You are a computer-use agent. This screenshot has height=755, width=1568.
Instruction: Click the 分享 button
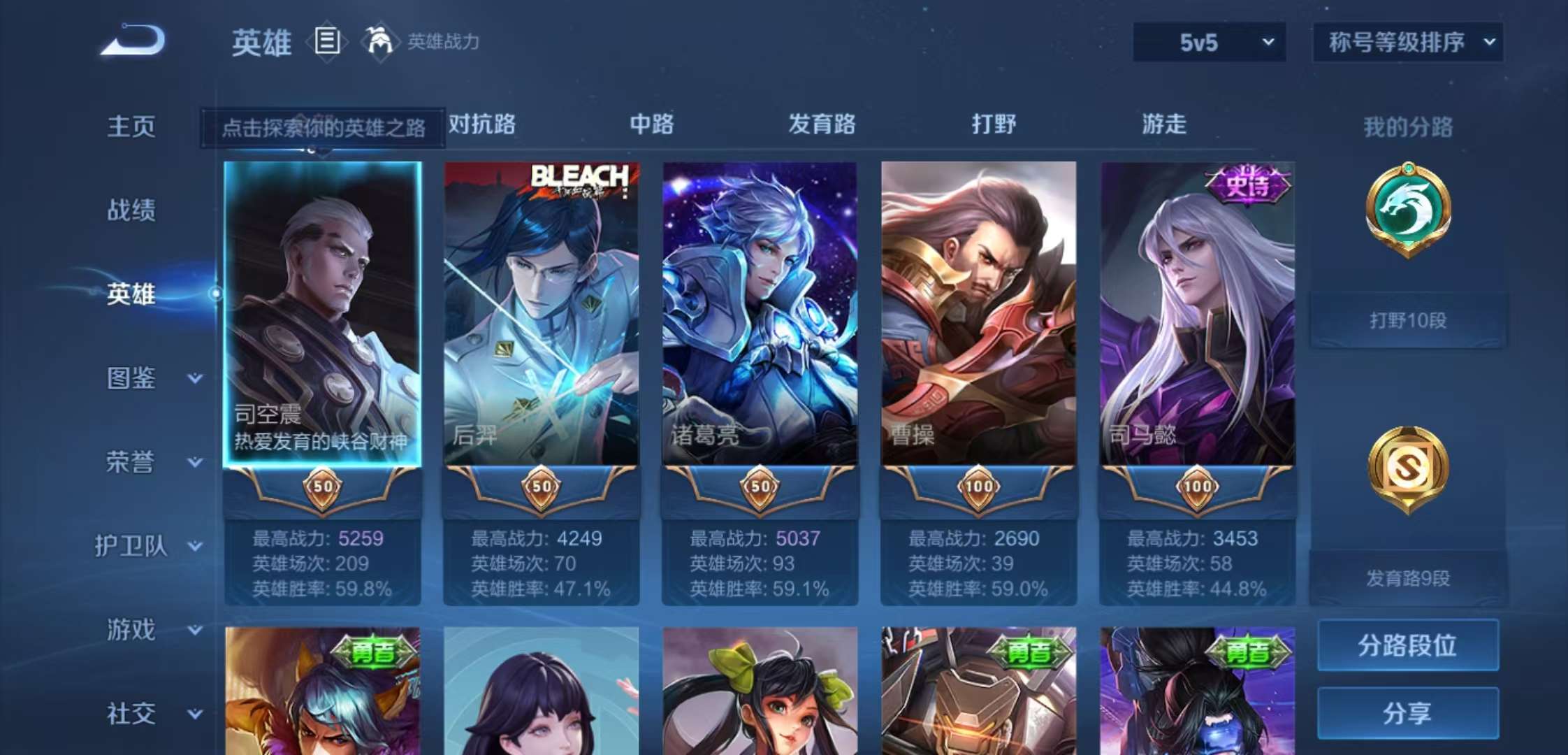click(1407, 712)
